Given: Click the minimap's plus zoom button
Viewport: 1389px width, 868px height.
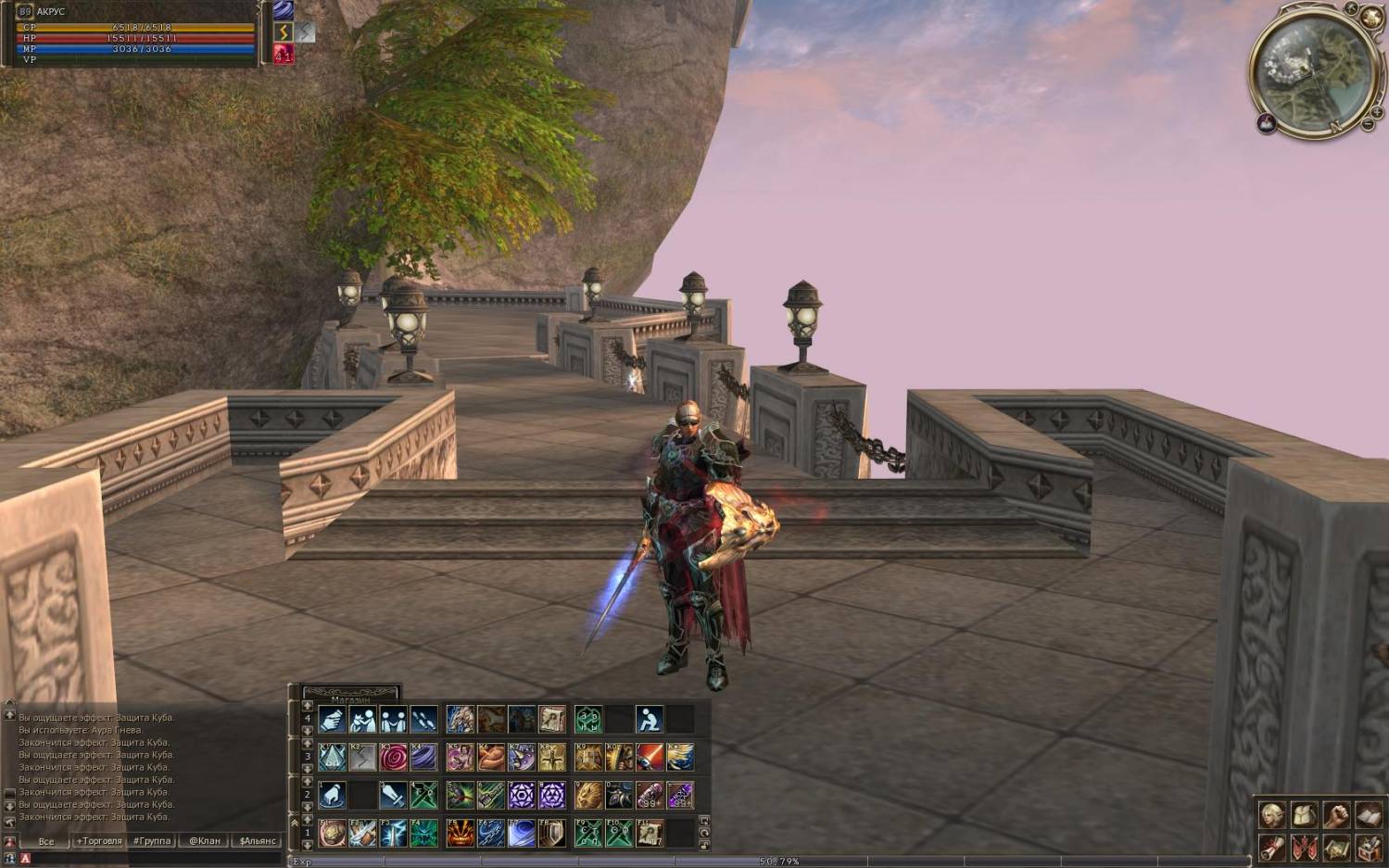Looking at the screenshot, I should pos(1378,112).
